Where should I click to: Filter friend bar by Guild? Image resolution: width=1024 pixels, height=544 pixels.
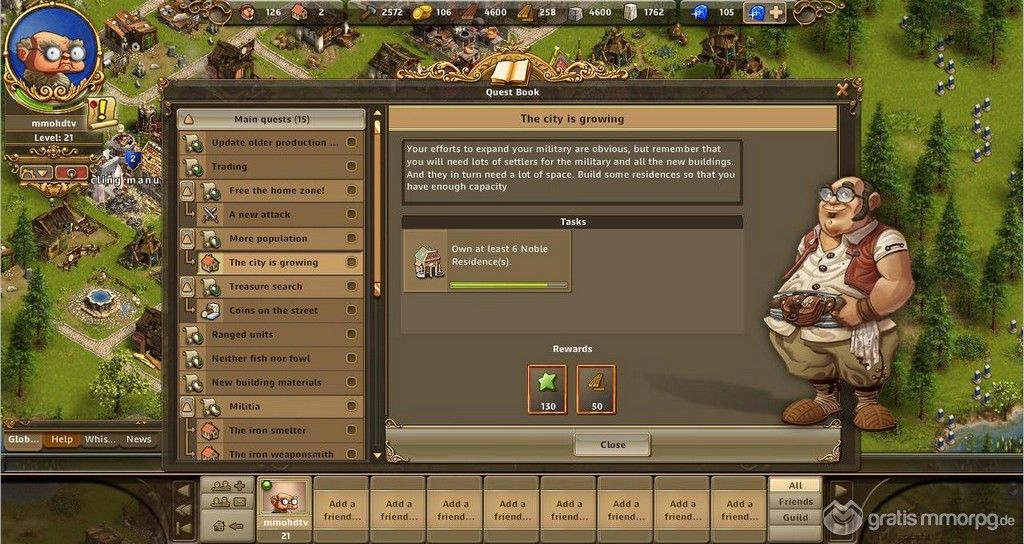796,518
